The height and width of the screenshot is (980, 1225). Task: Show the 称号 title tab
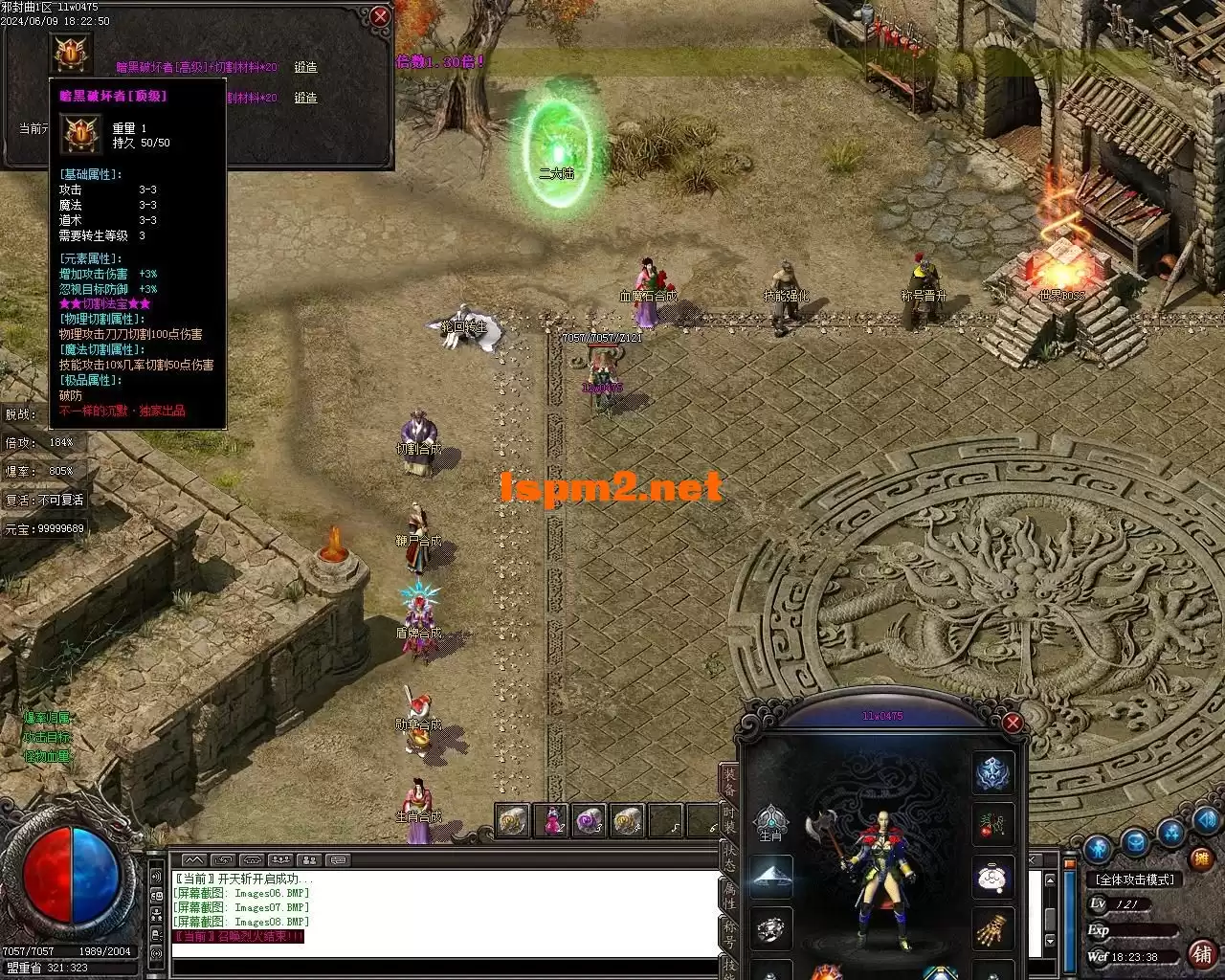(729, 934)
